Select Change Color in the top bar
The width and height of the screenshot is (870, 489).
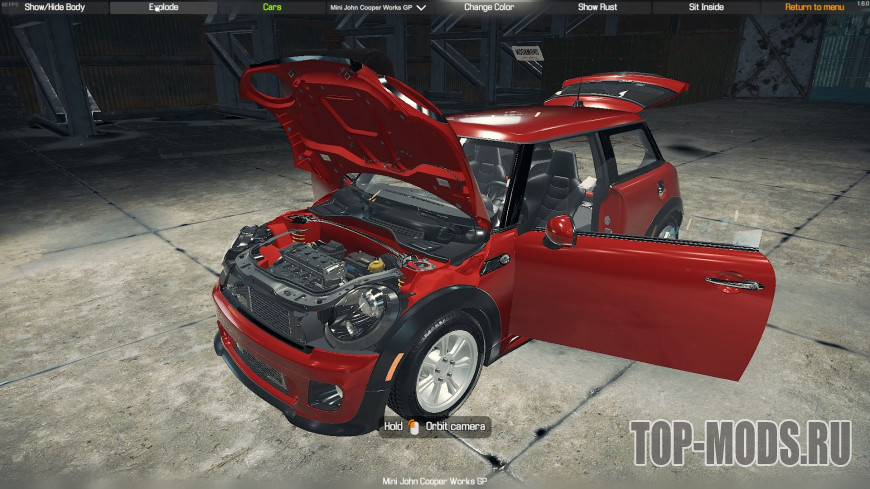(490, 7)
